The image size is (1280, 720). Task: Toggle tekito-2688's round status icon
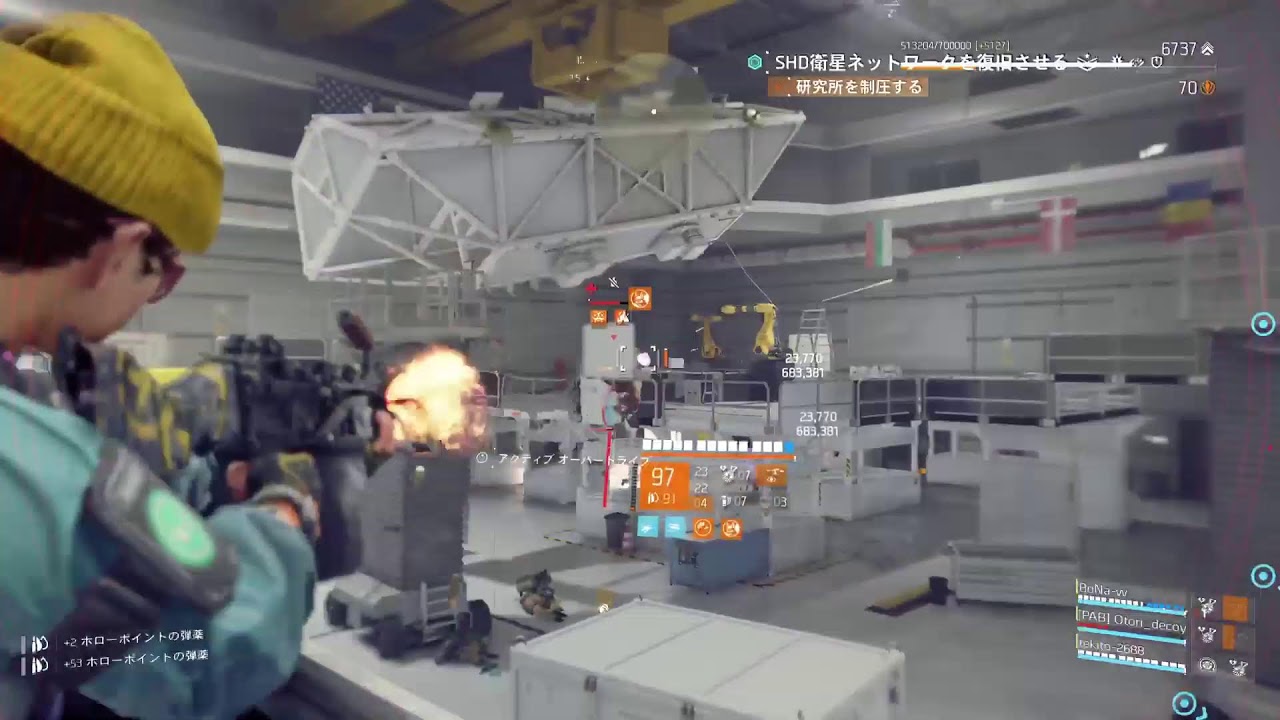1208,665
